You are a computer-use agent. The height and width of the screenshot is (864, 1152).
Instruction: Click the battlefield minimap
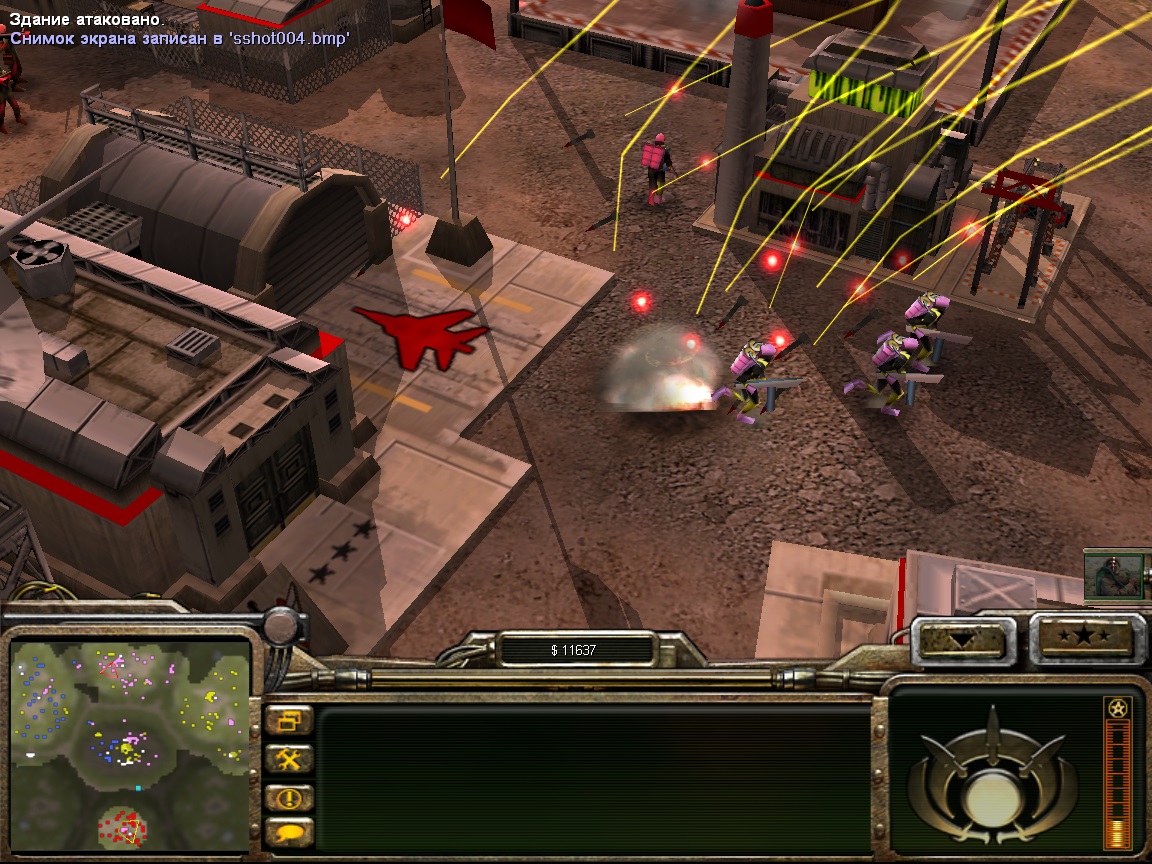point(130,744)
